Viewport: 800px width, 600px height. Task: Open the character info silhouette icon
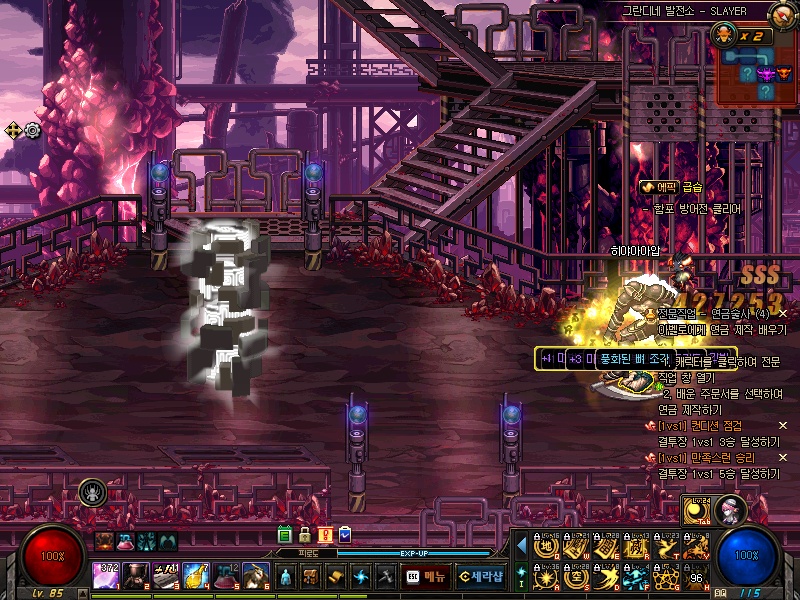pos(286,577)
